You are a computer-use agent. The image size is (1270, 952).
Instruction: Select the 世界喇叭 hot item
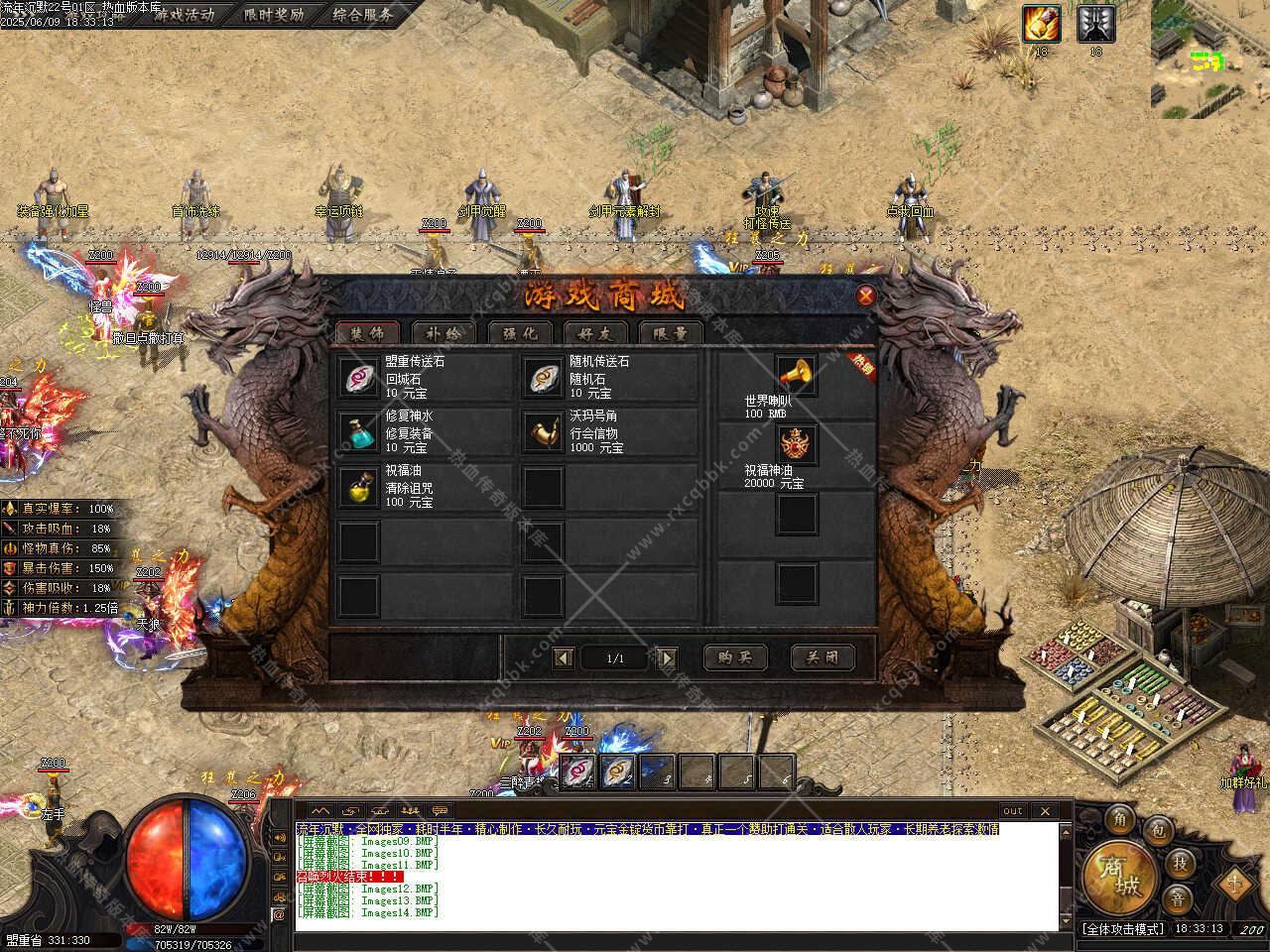[x=796, y=377]
